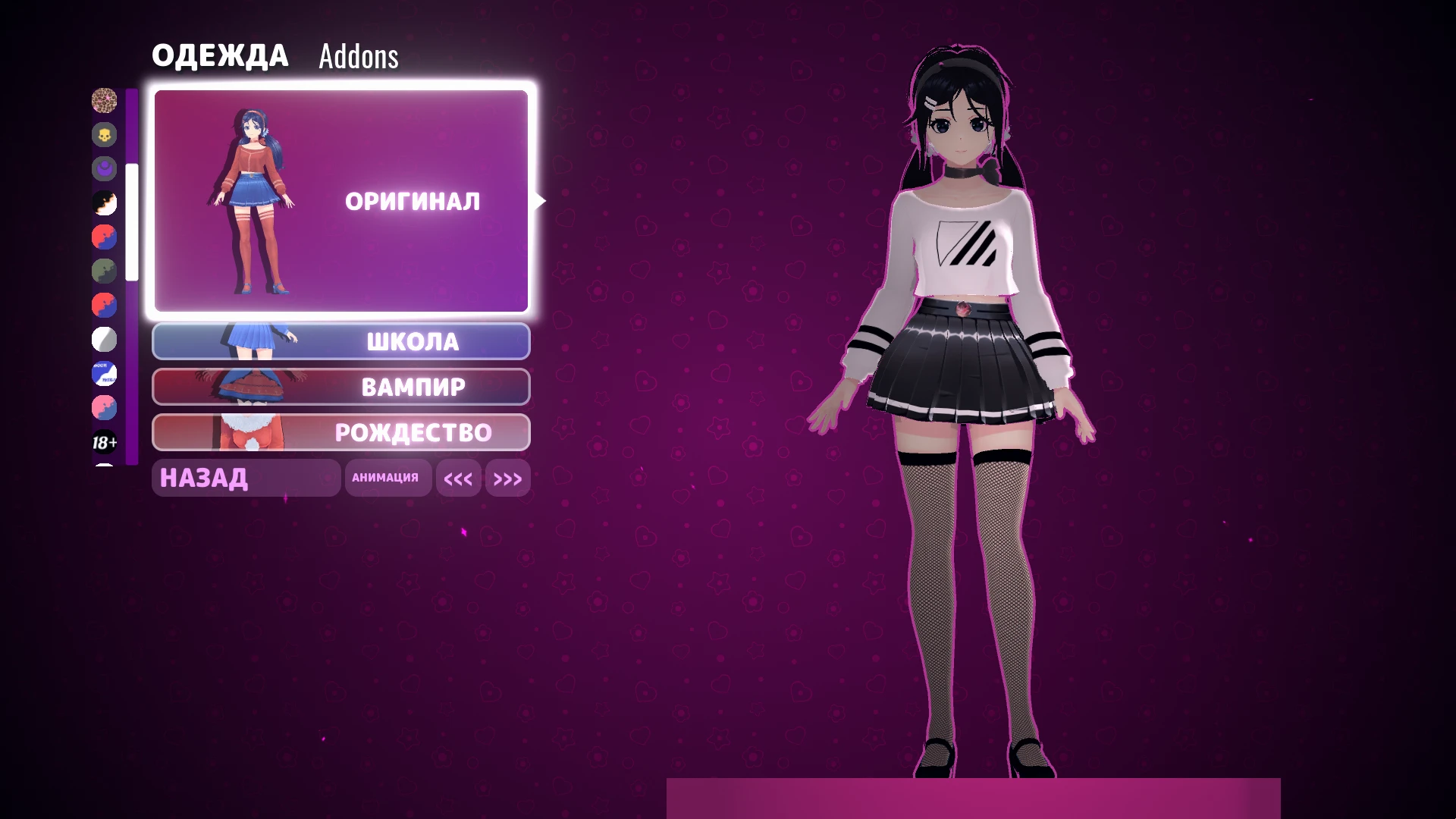
Task: Toggle the ОРИГИНАЛ outfit selection
Action: coord(413,201)
